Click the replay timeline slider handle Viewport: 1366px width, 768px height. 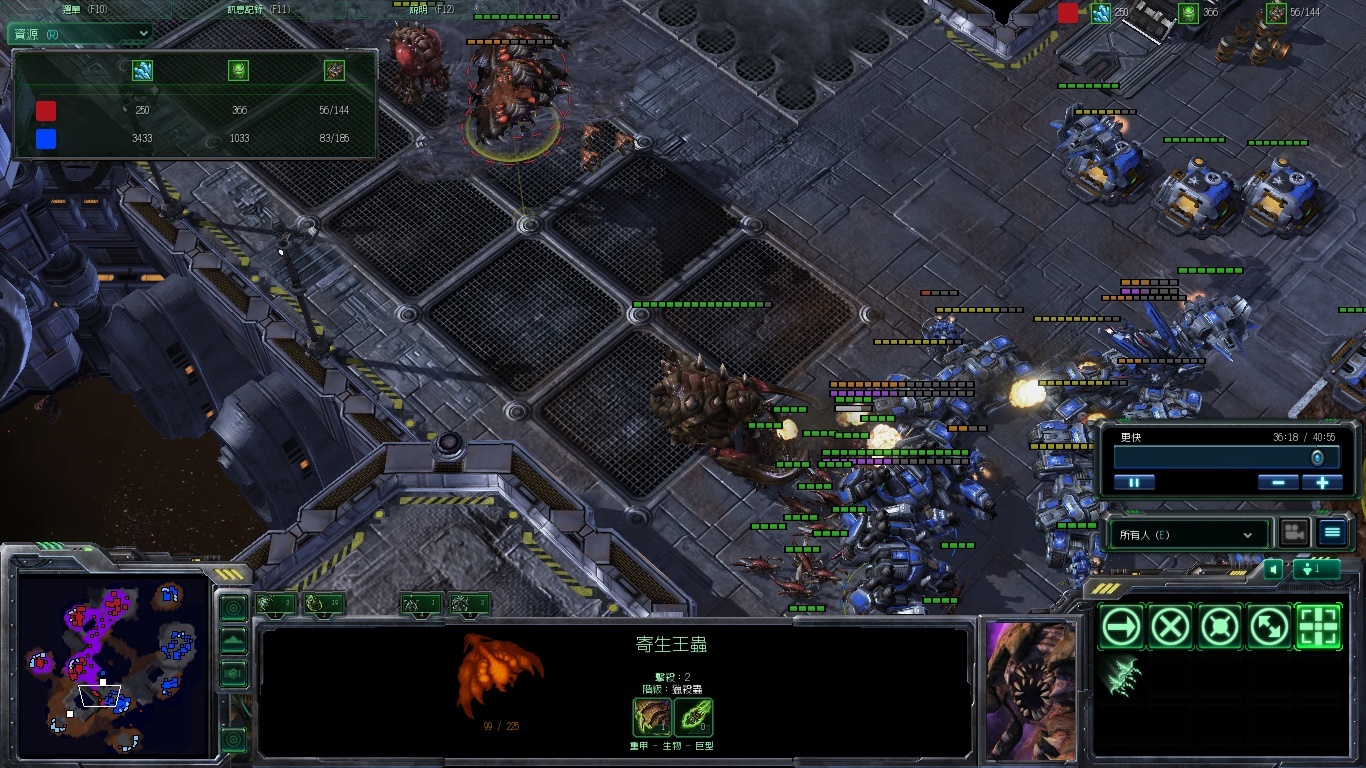pyautogui.click(x=1317, y=457)
